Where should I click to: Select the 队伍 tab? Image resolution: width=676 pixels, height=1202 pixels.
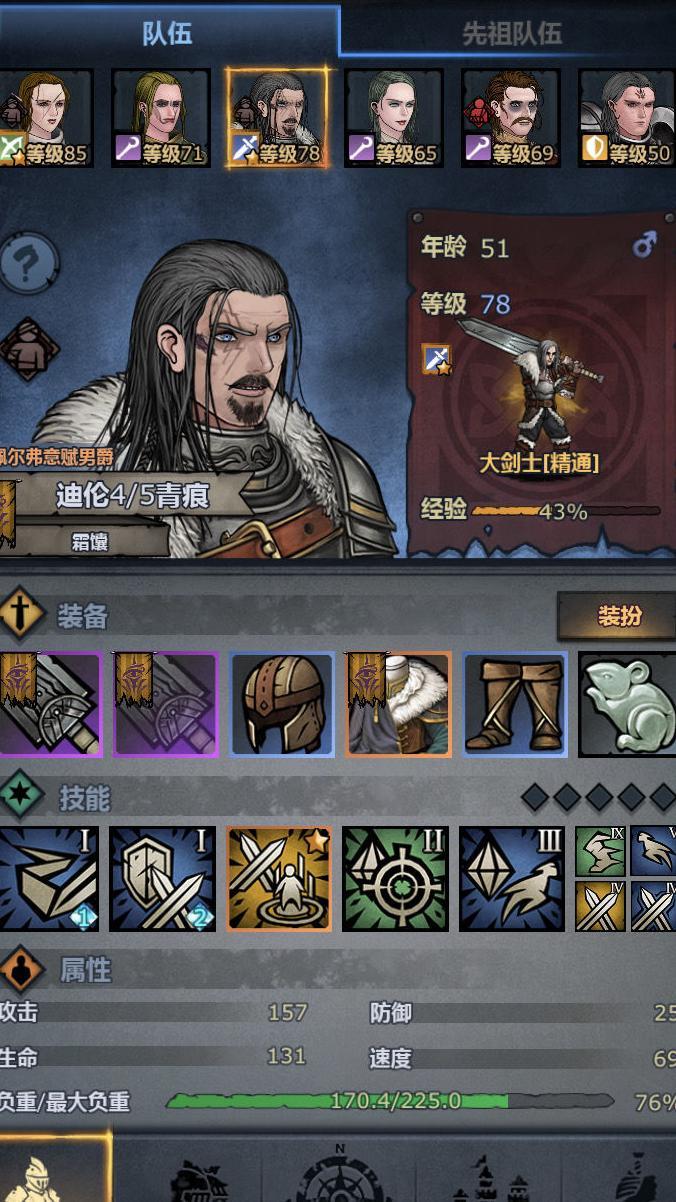click(x=167, y=32)
